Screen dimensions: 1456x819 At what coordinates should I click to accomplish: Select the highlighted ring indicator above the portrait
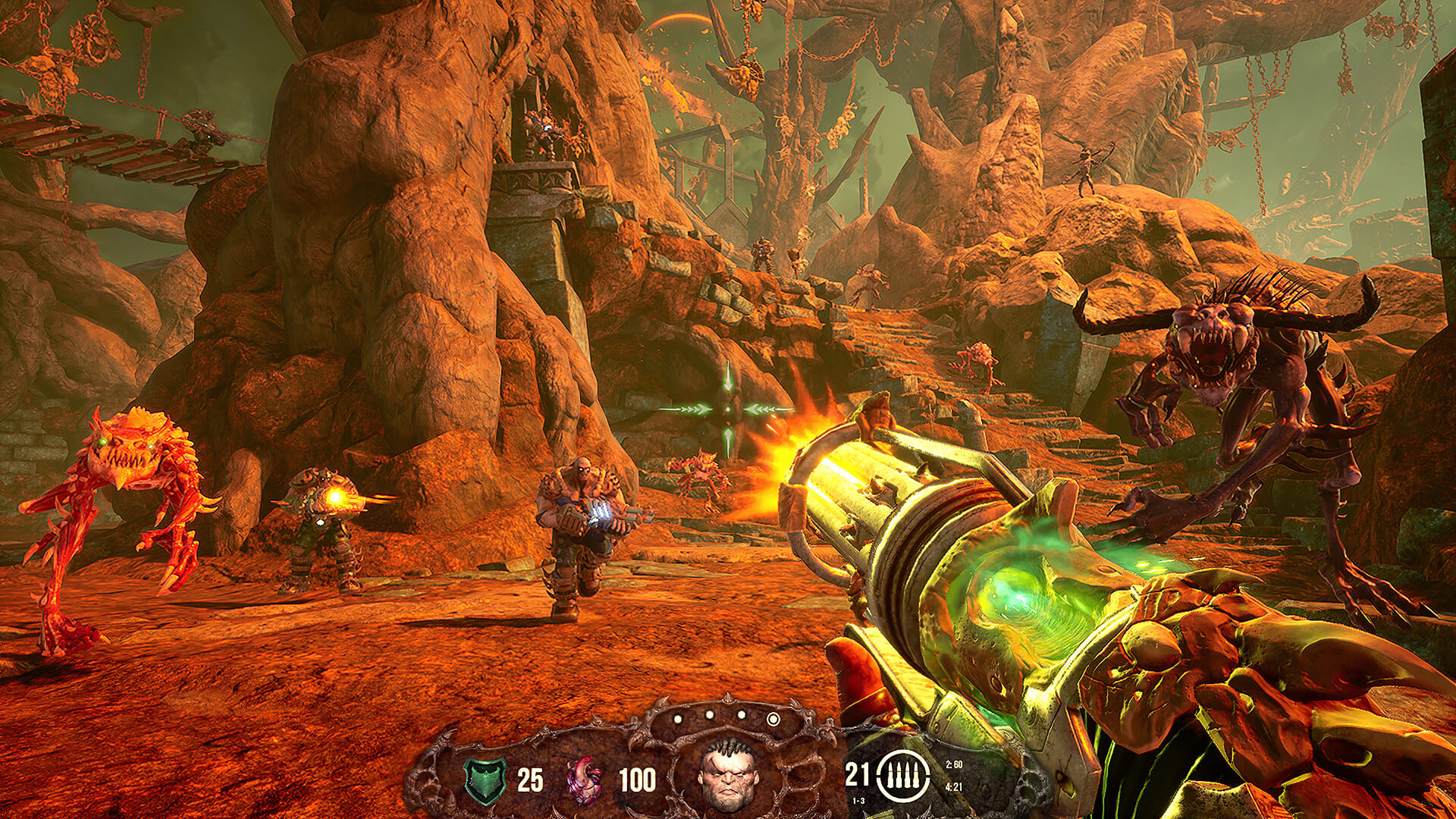(x=773, y=718)
